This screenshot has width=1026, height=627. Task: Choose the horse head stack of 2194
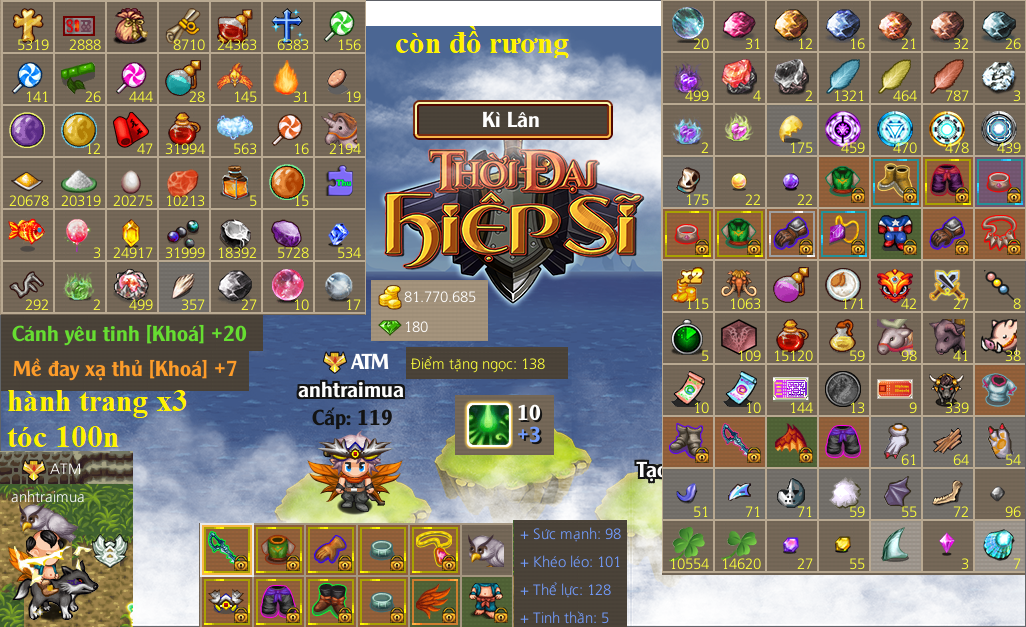340,130
